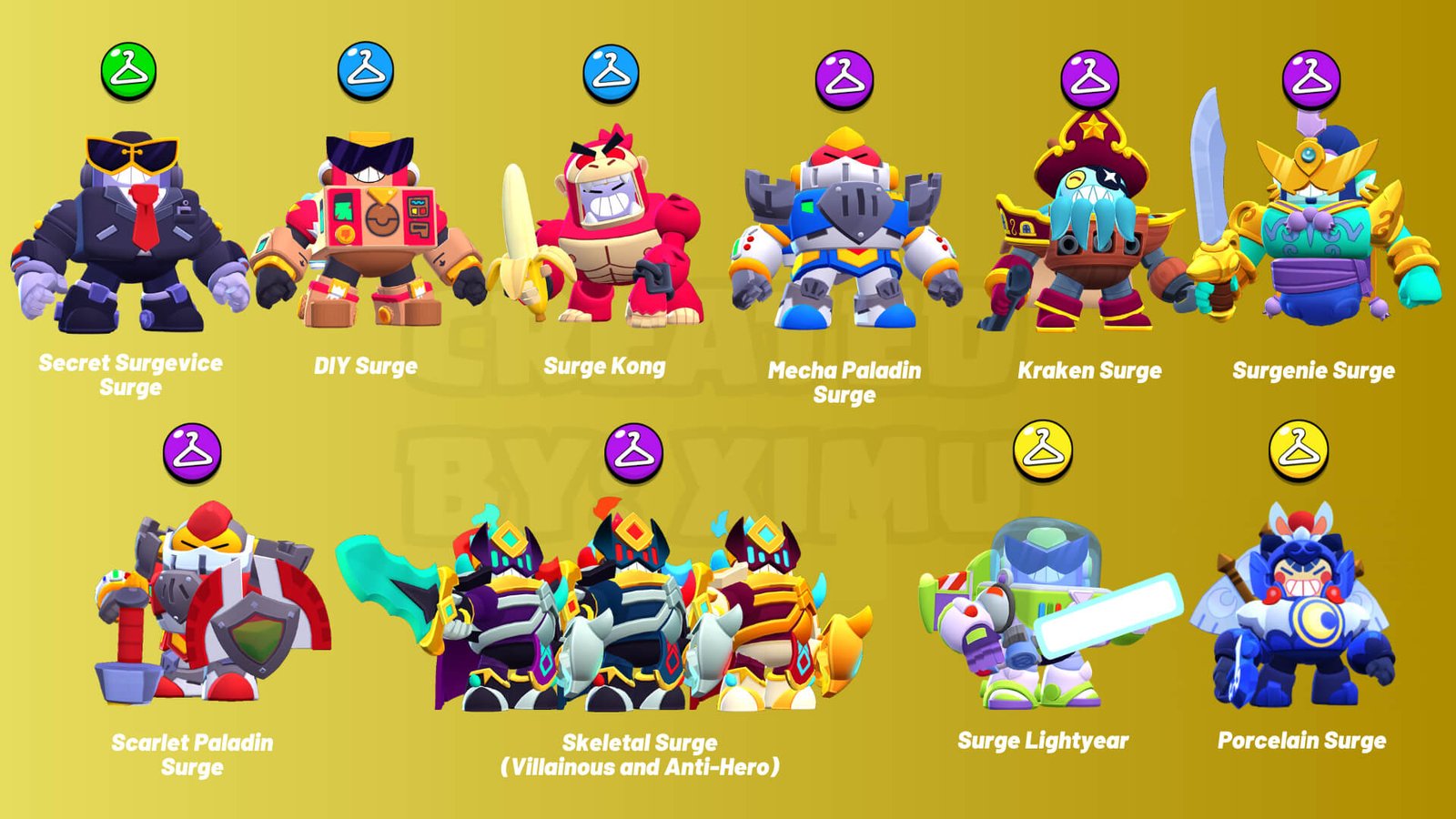This screenshot has height=819, width=1456.
Task: Pick the Scarlet Paladin Surge skin
Action: 205,605
